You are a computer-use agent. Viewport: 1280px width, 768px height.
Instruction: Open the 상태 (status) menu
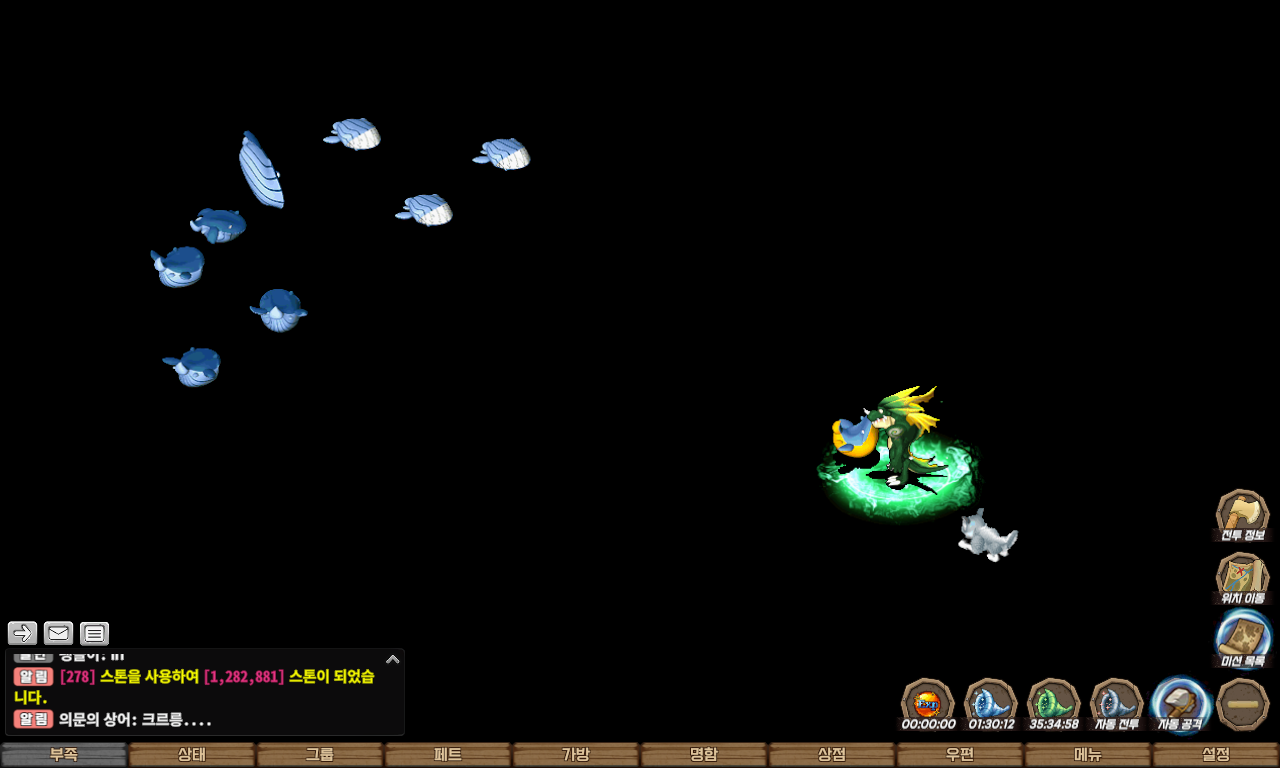coord(192,755)
